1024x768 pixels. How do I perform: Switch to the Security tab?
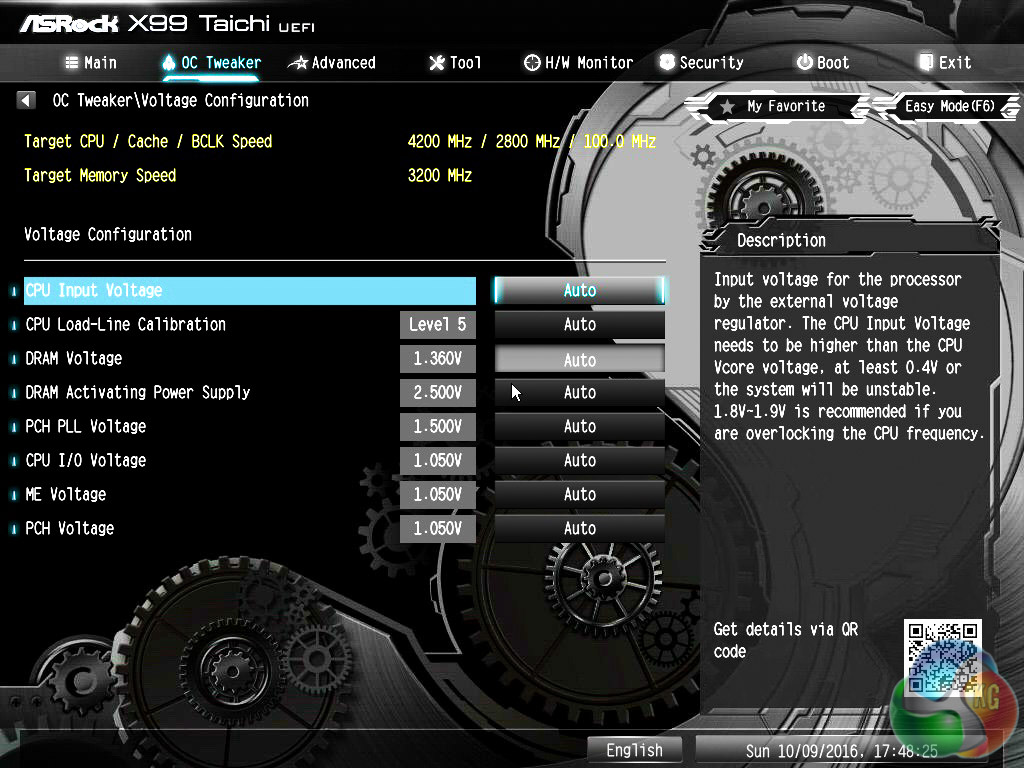point(700,62)
